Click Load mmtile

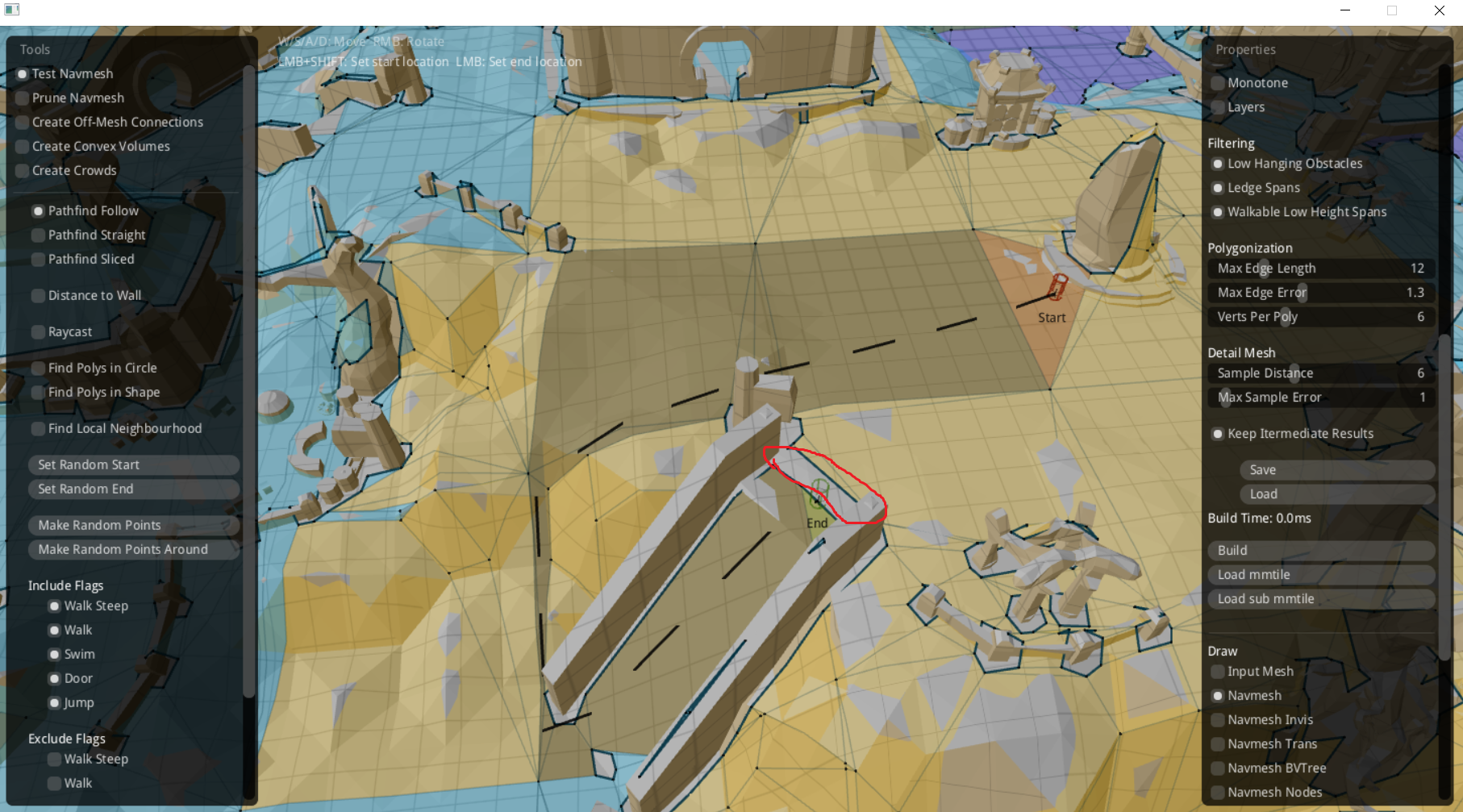point(1320,574)
